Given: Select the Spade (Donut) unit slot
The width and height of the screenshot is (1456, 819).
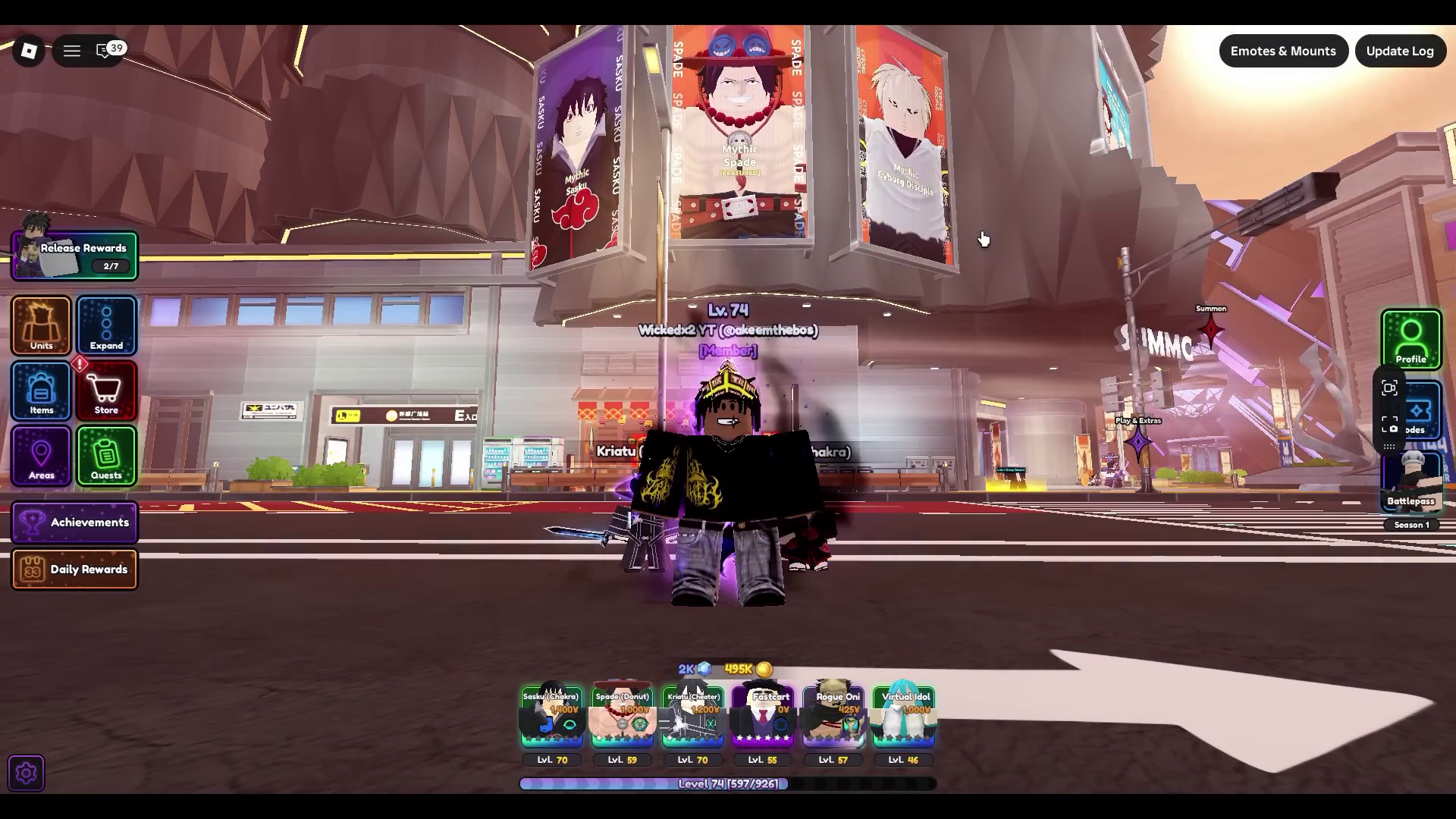Looking at the screenshot, I should pyautogui.click(x=622, y=718).
